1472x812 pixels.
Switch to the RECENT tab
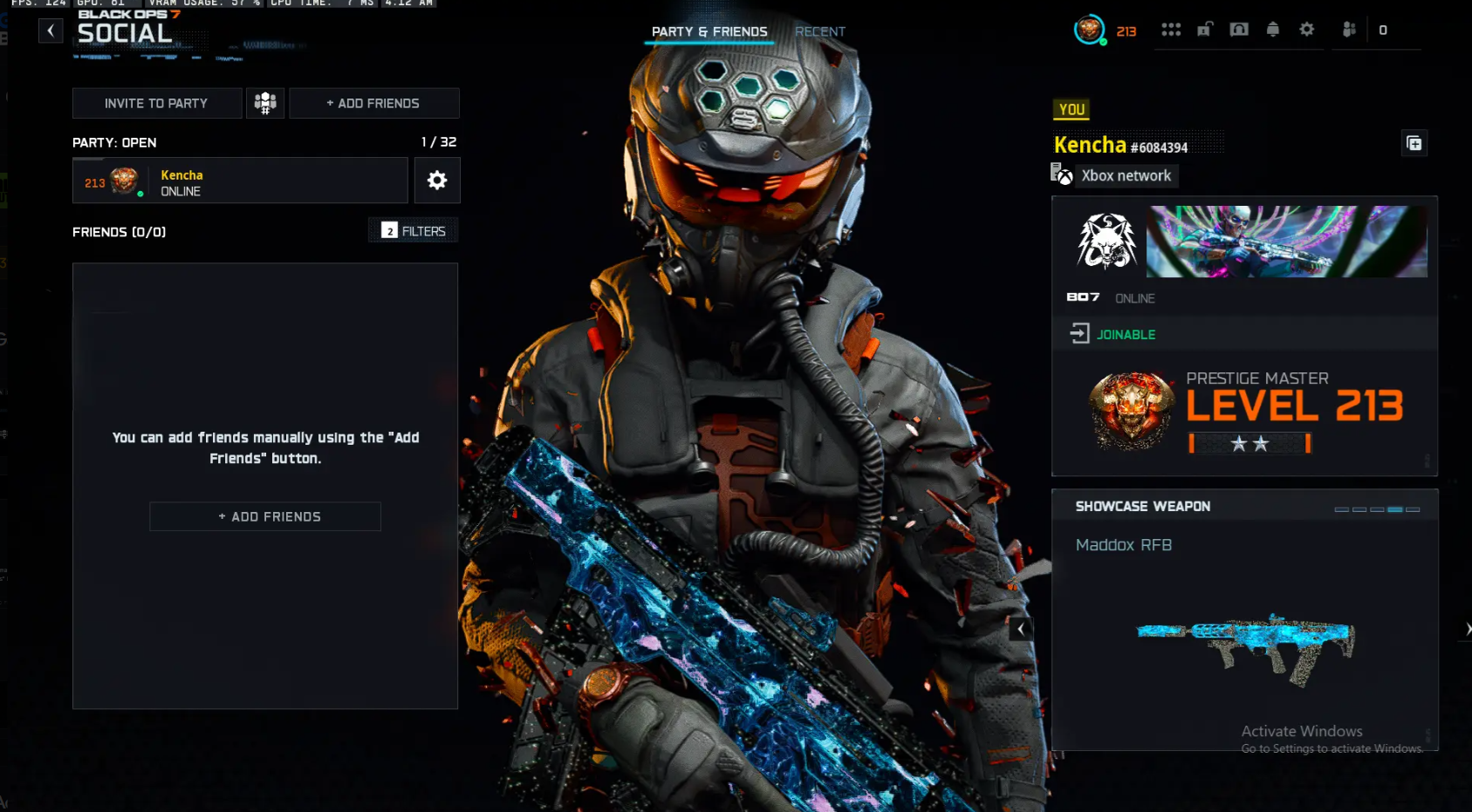[819, 31]
